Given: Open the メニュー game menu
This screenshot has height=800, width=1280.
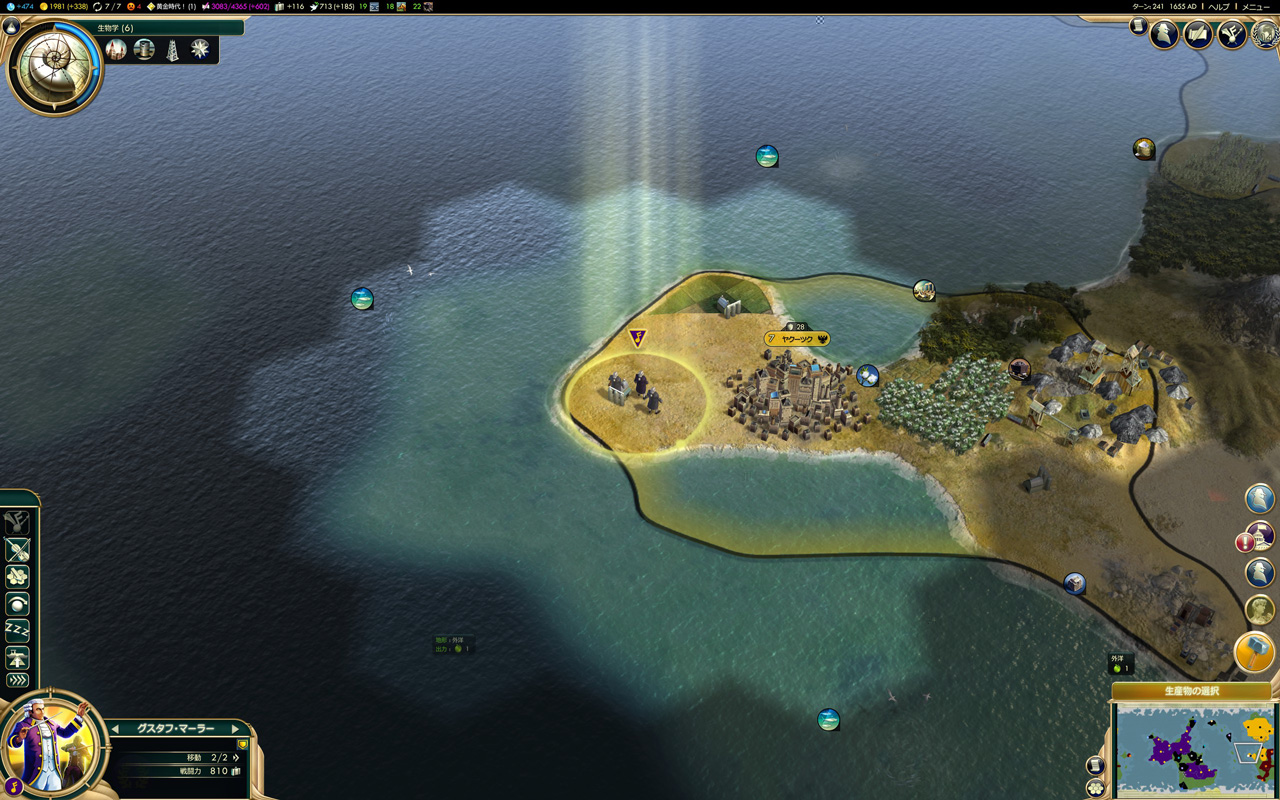Looking at the screenshot, I should pos(1255,6).
